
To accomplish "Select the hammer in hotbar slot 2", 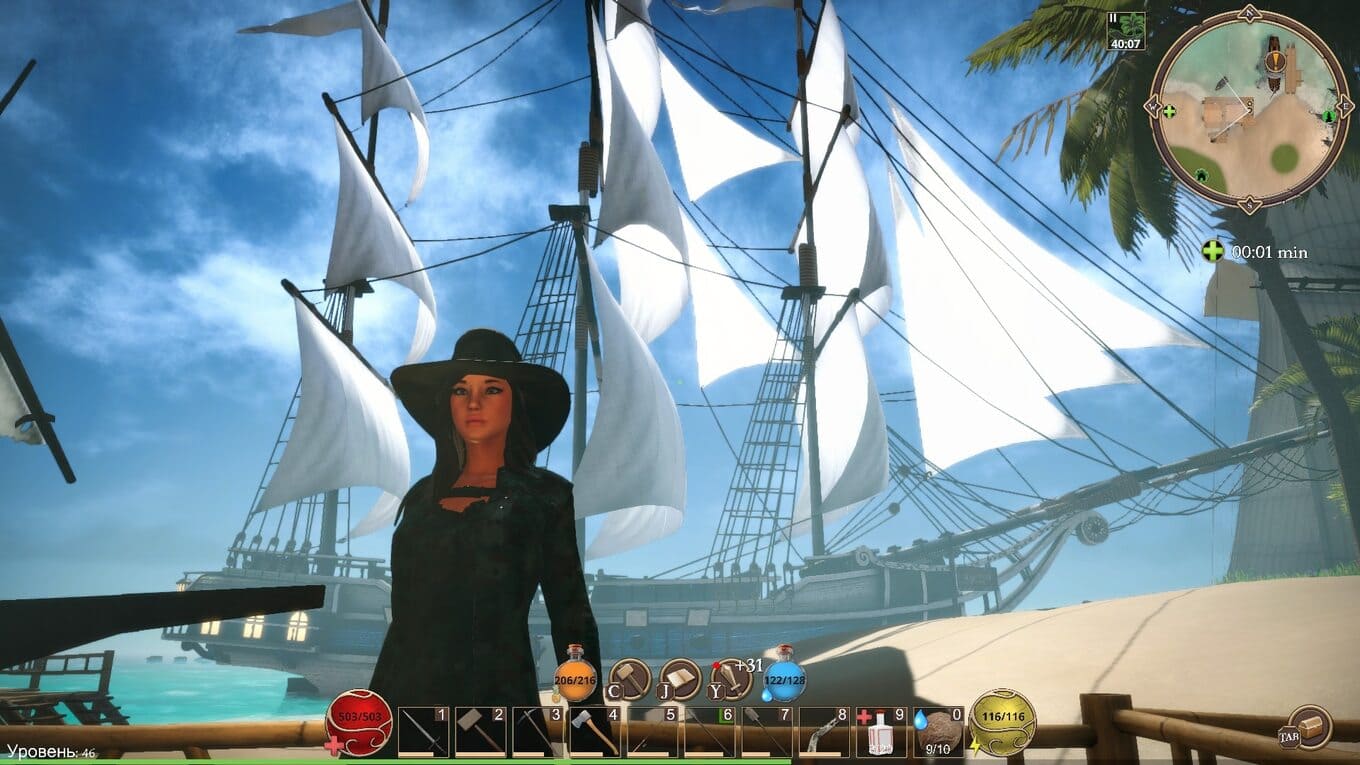I will (480, 732).
